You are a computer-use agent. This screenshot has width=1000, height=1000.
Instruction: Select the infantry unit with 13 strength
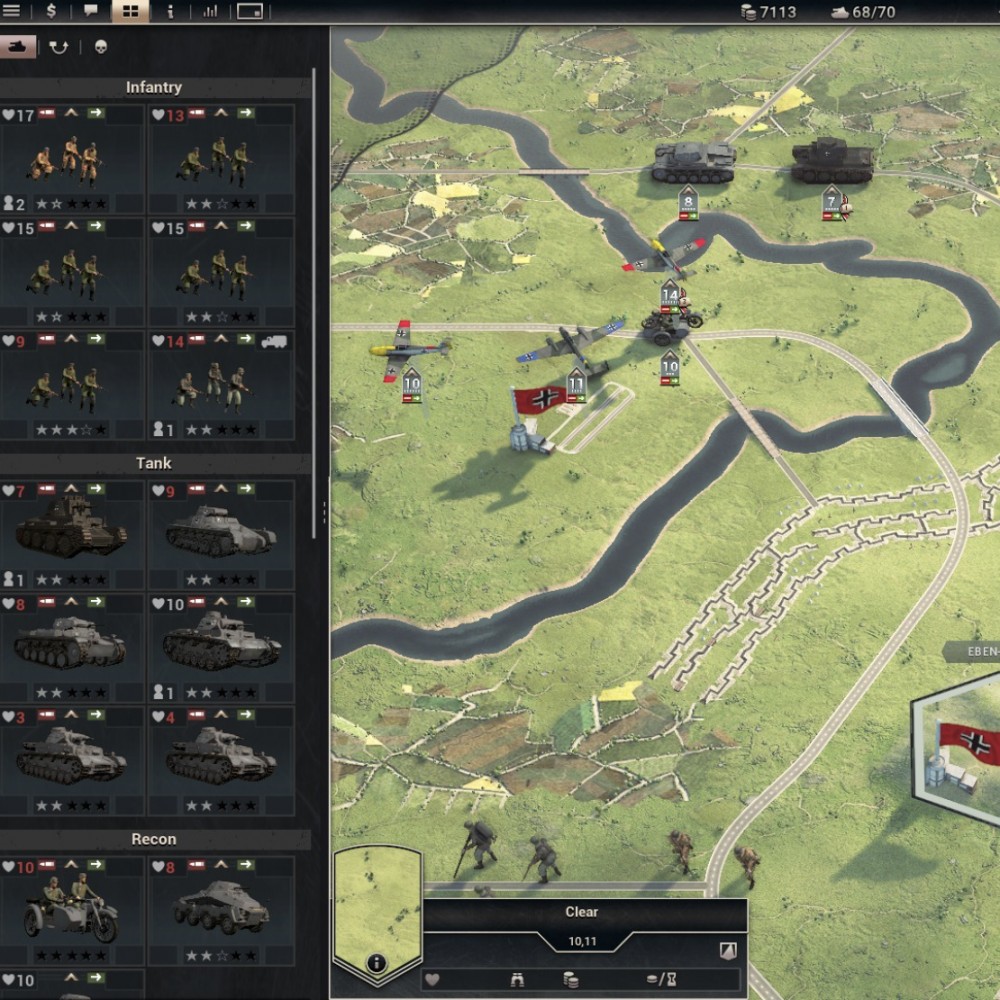point(221,158)
